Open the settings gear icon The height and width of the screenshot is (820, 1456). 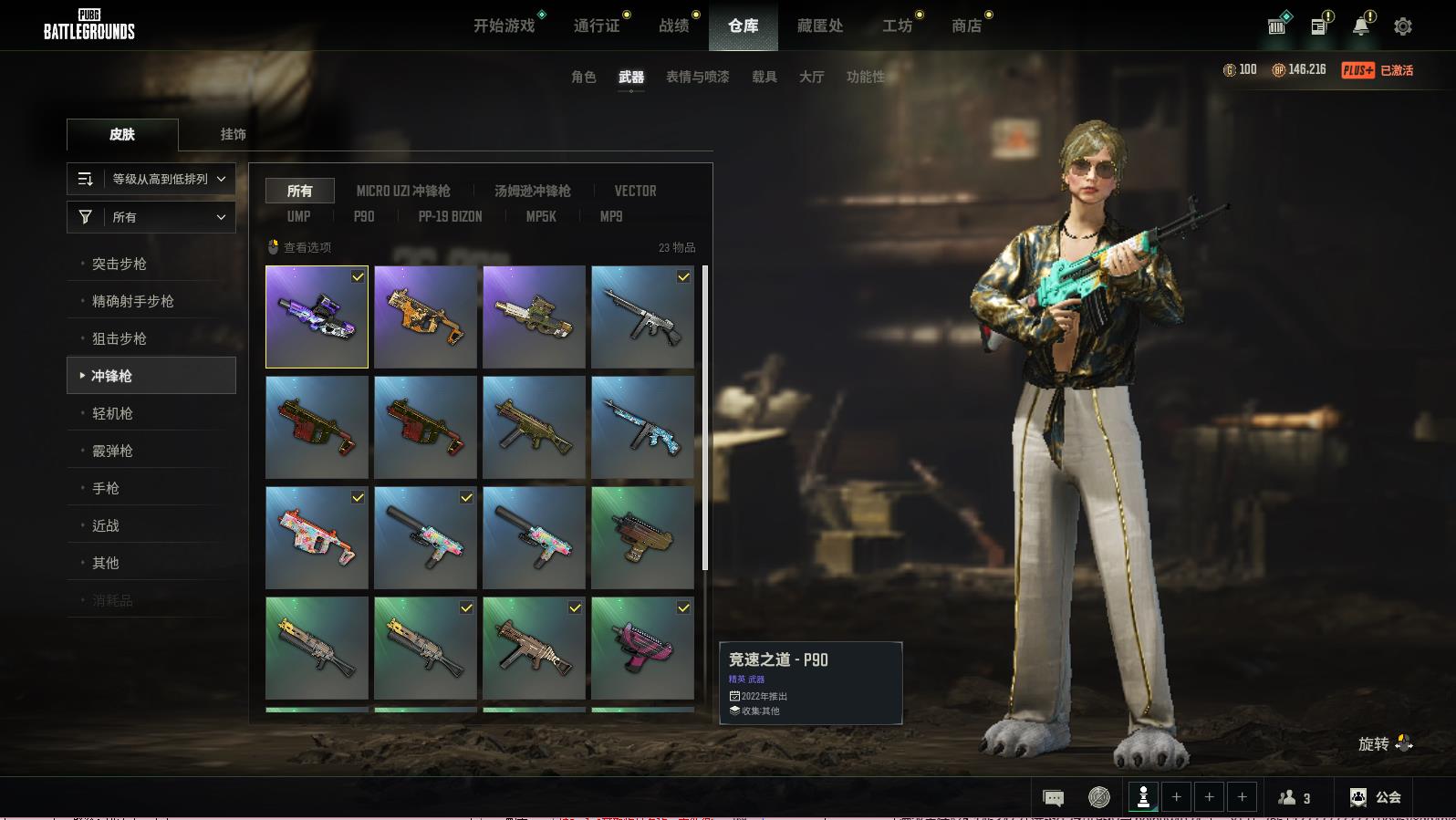coord(1402,26)
